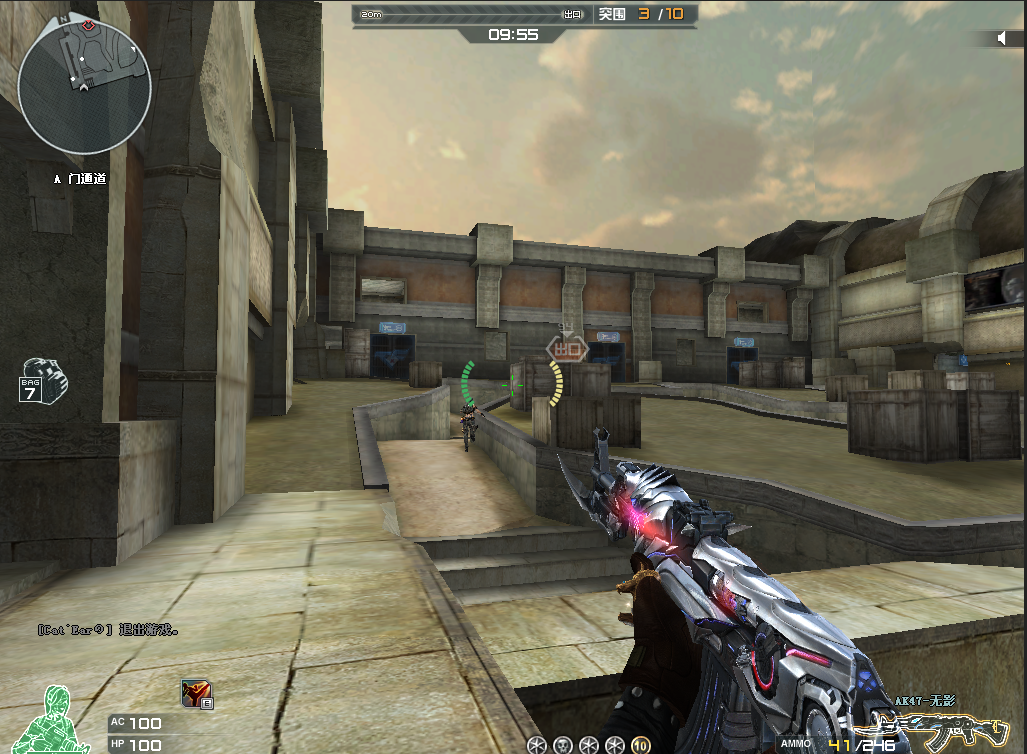
Task: Activate the kick skill icon
Action: [x=196, y=693]
